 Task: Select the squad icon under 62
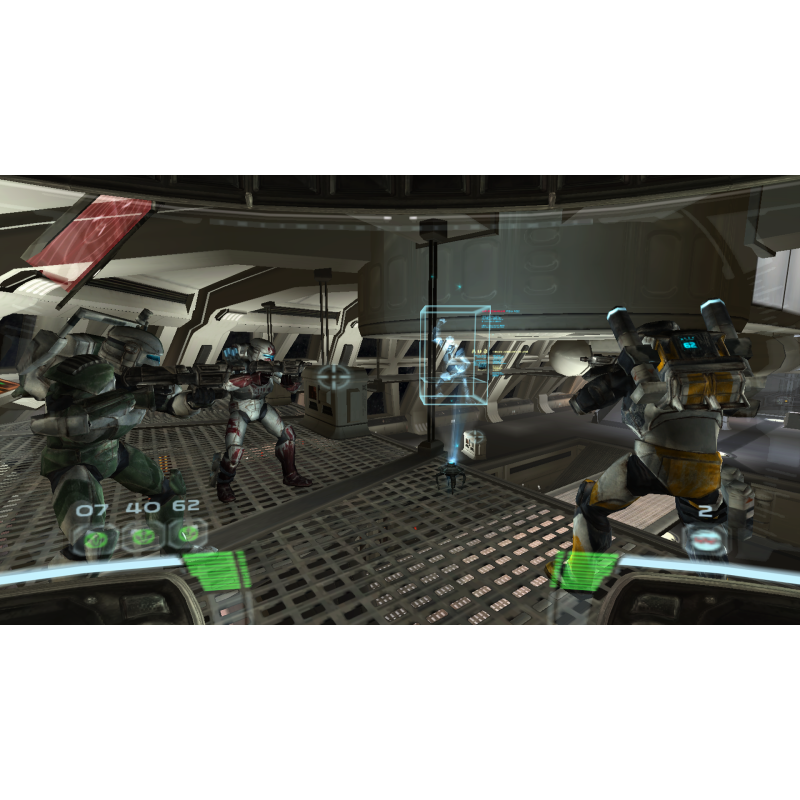point(186,535)
